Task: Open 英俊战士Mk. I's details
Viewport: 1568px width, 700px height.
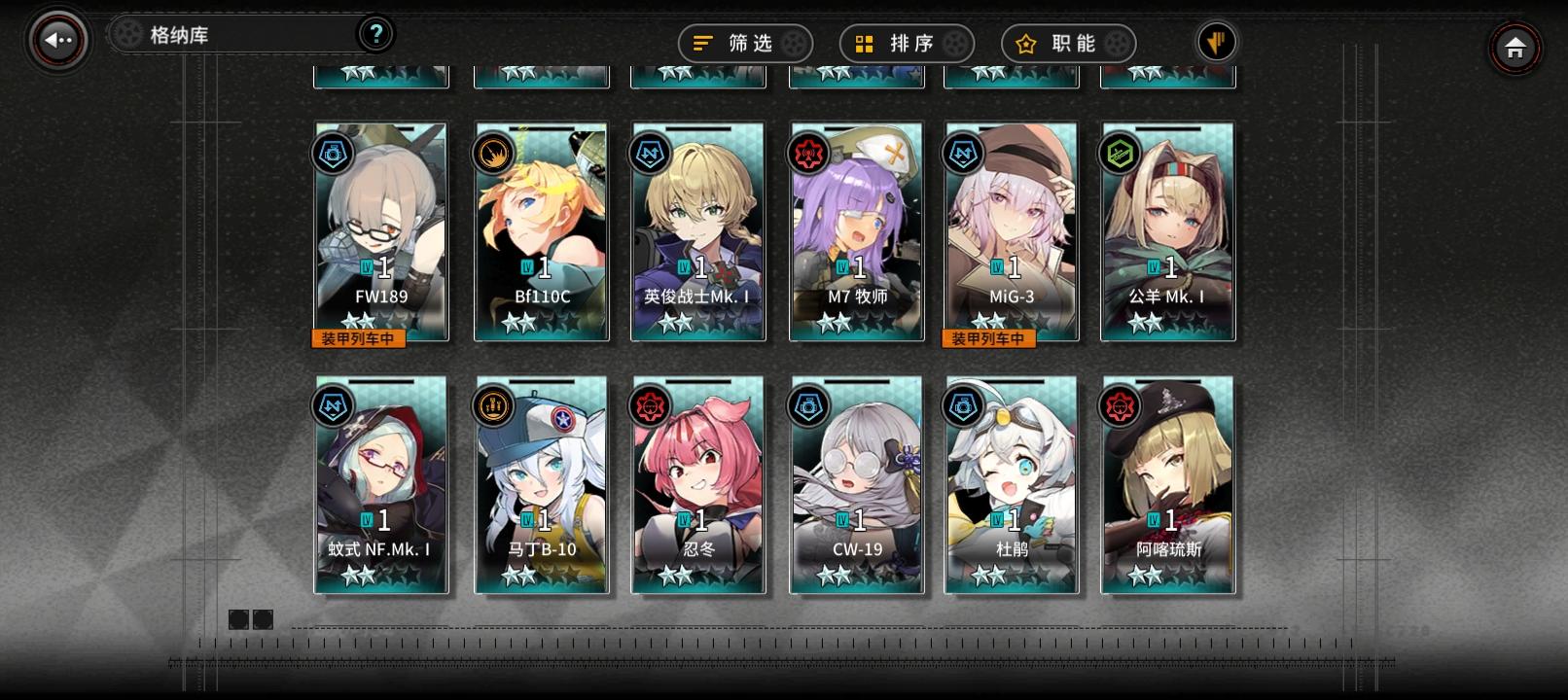Action: pos(698,233)
